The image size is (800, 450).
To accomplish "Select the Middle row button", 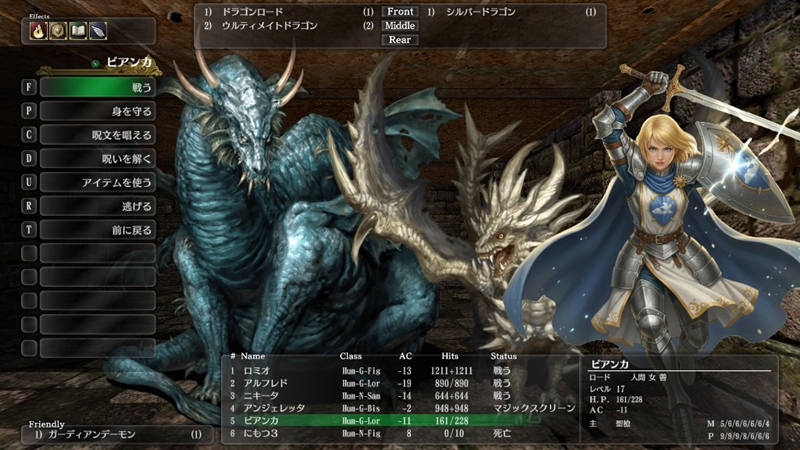I will point(400,26).
